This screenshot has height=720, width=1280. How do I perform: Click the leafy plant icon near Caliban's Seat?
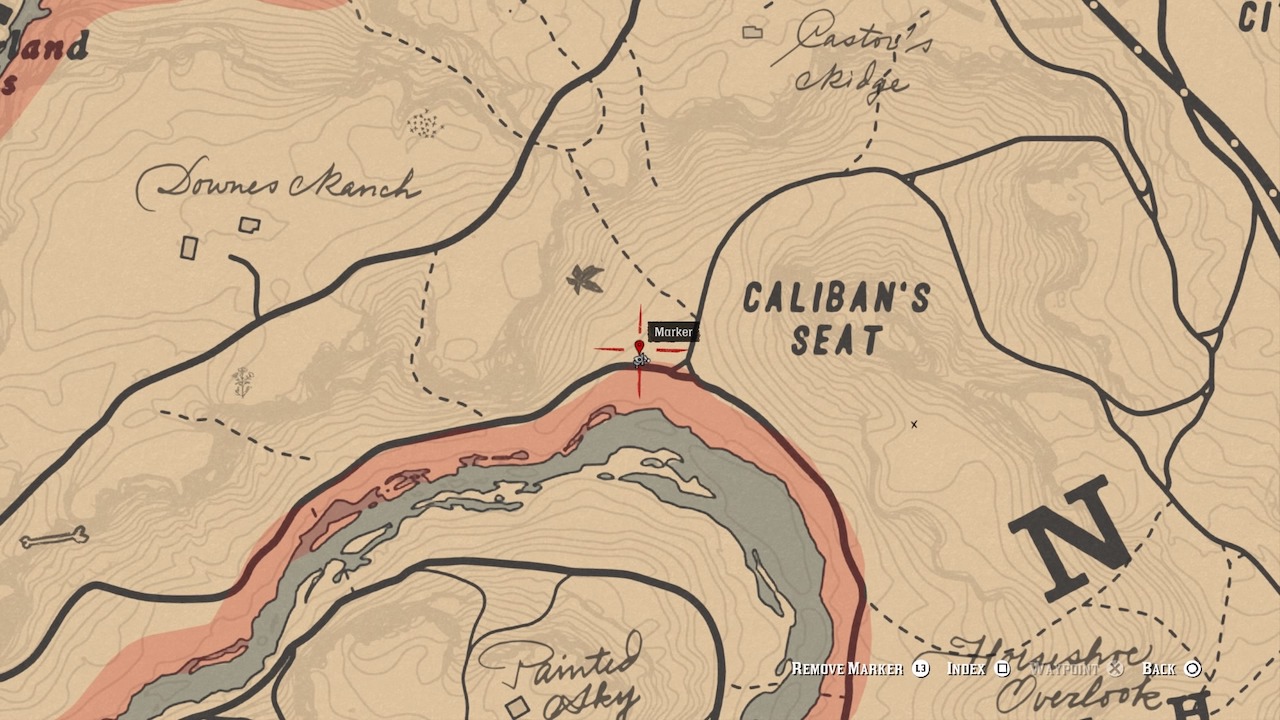tap(585, 280)
